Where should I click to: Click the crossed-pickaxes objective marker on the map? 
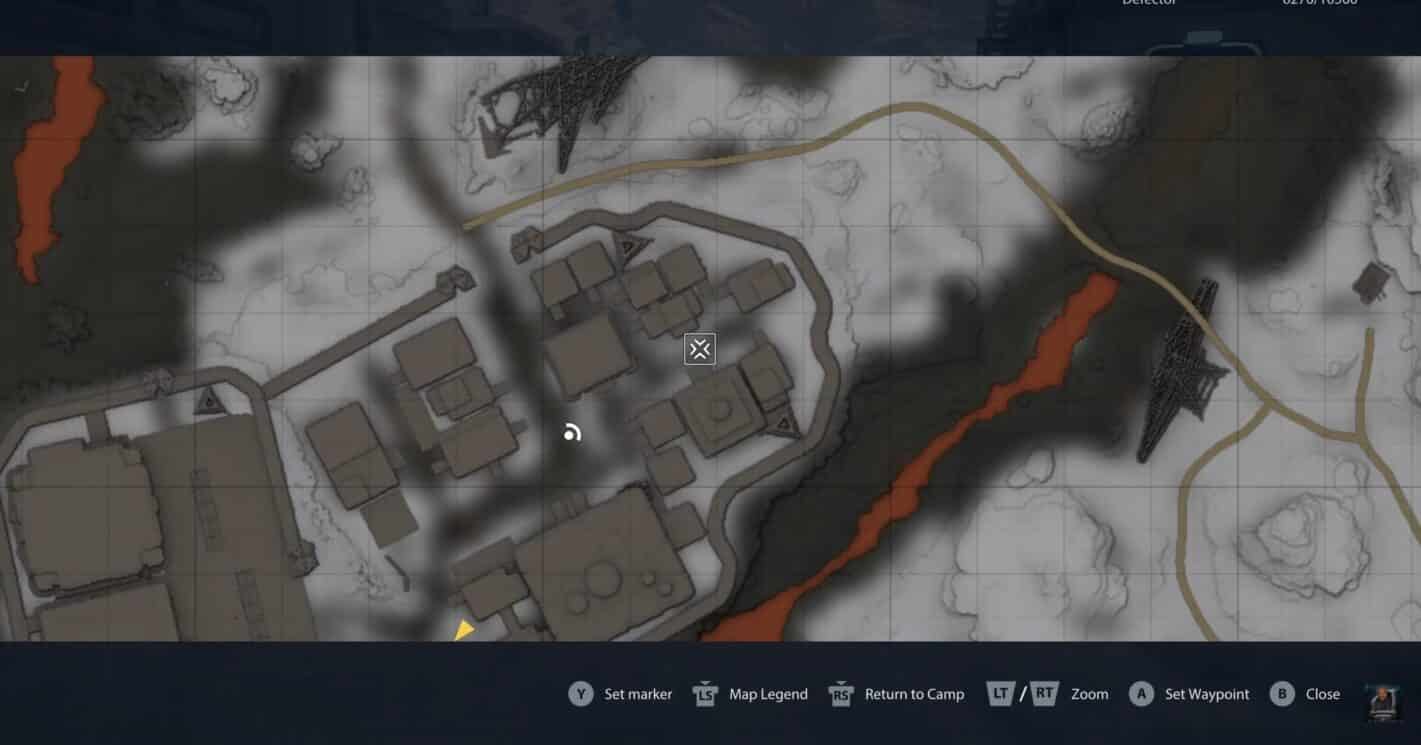coord(698,349)
